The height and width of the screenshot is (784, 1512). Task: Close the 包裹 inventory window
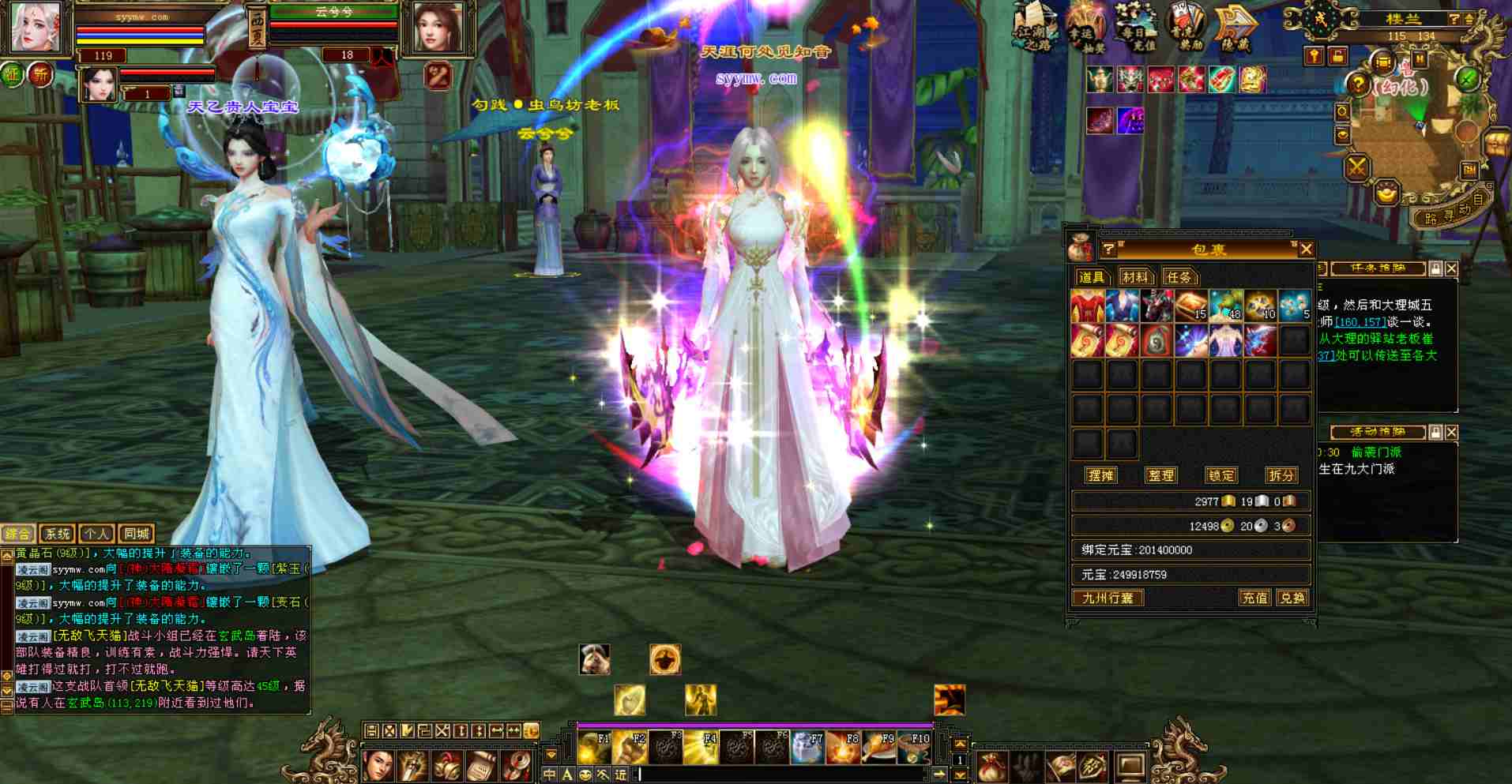1306,249
